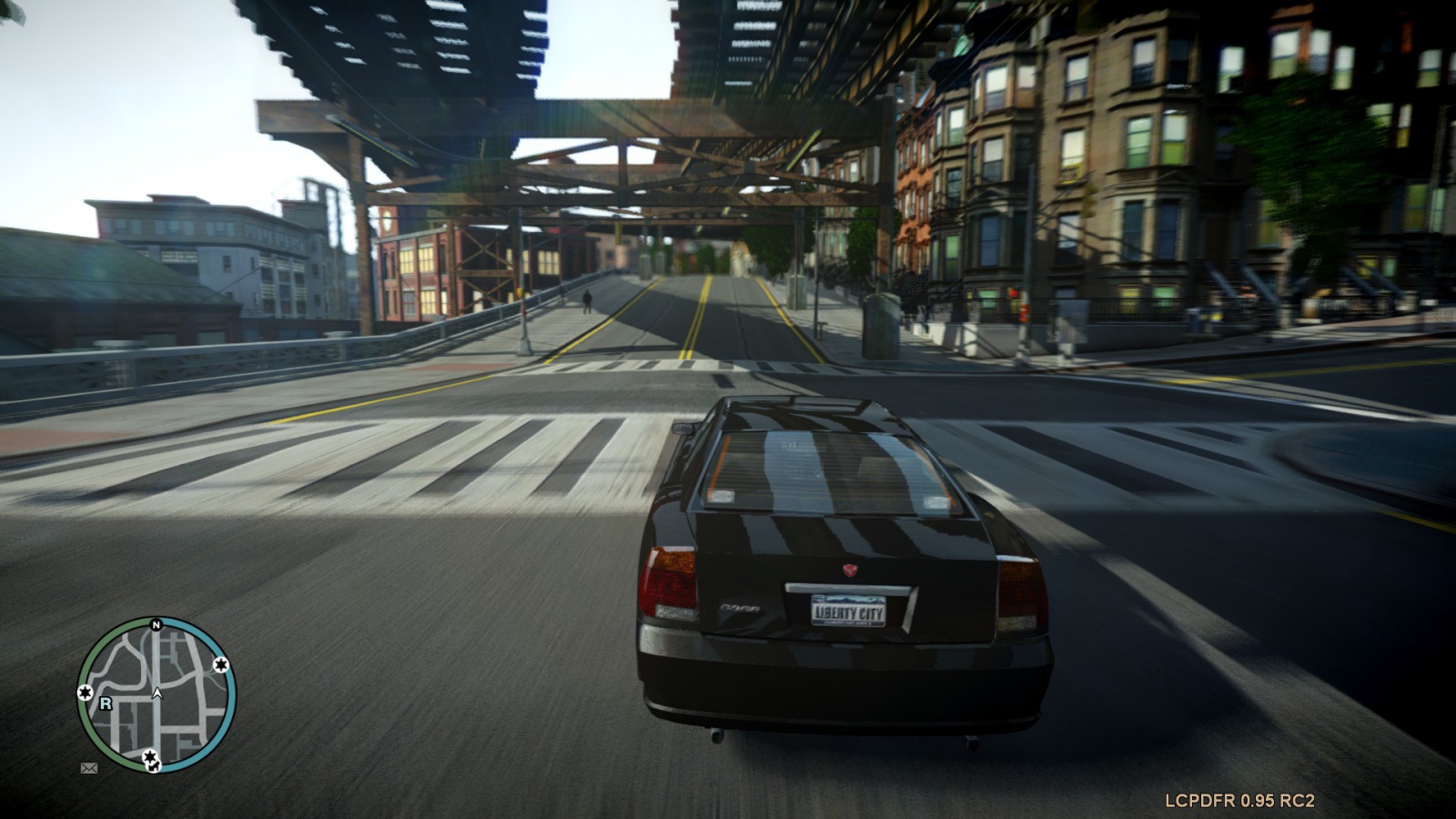
Task: Click the North compass marker on the radar
Action: 157,625
